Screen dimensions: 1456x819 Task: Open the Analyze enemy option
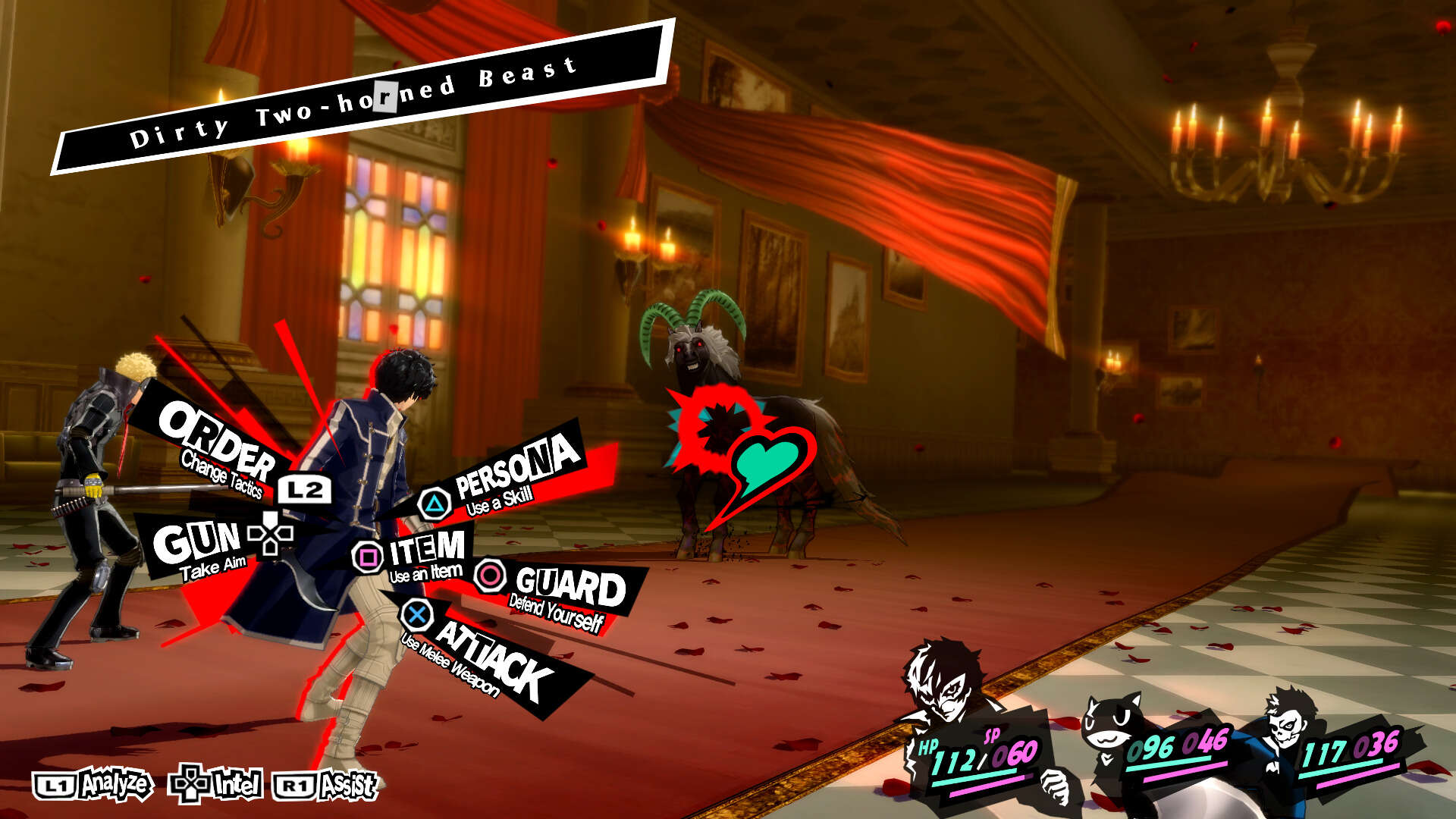coord(94,786)
